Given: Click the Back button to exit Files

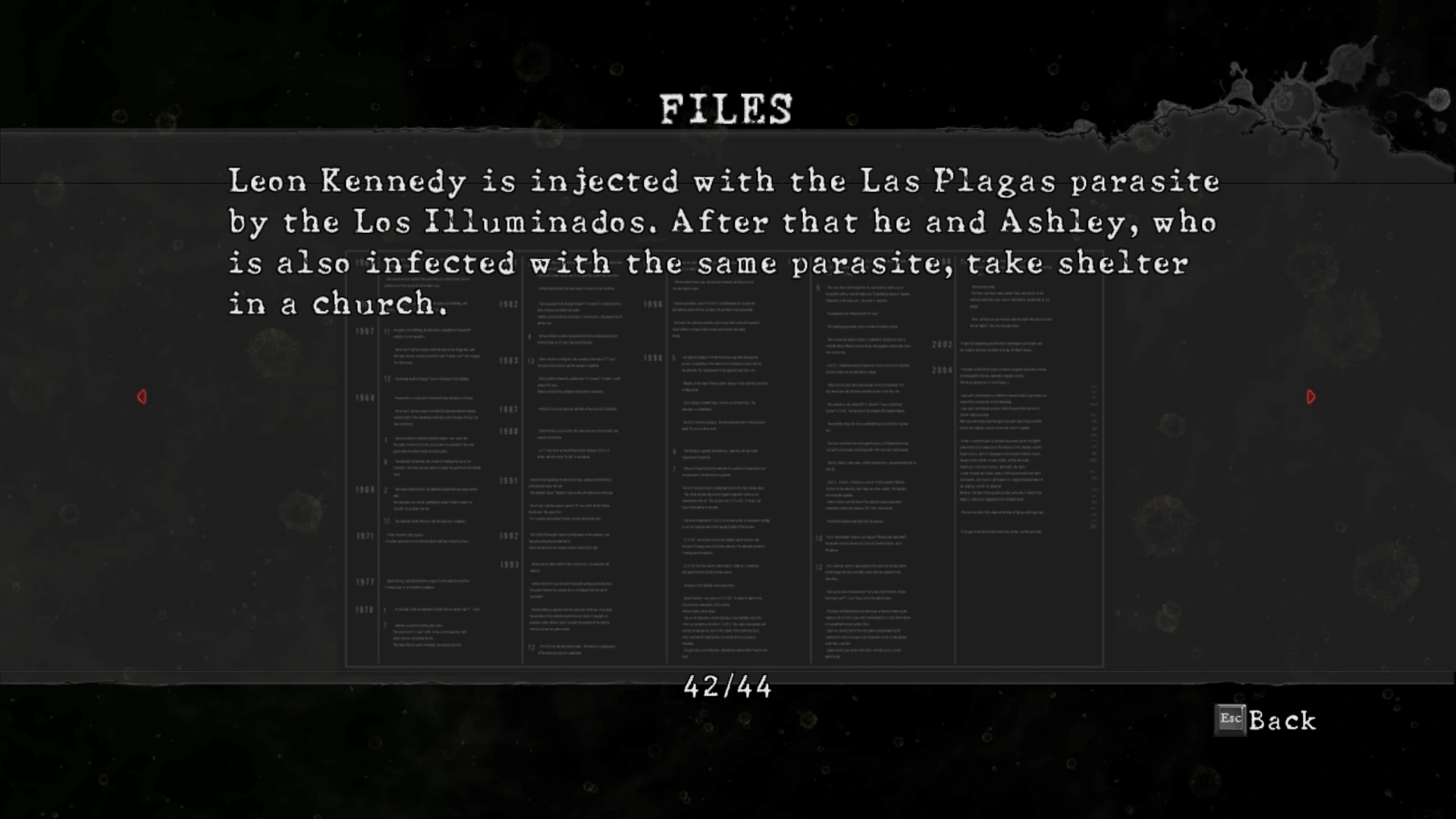Looking at the screenshot, I should tap(1266, 720).
